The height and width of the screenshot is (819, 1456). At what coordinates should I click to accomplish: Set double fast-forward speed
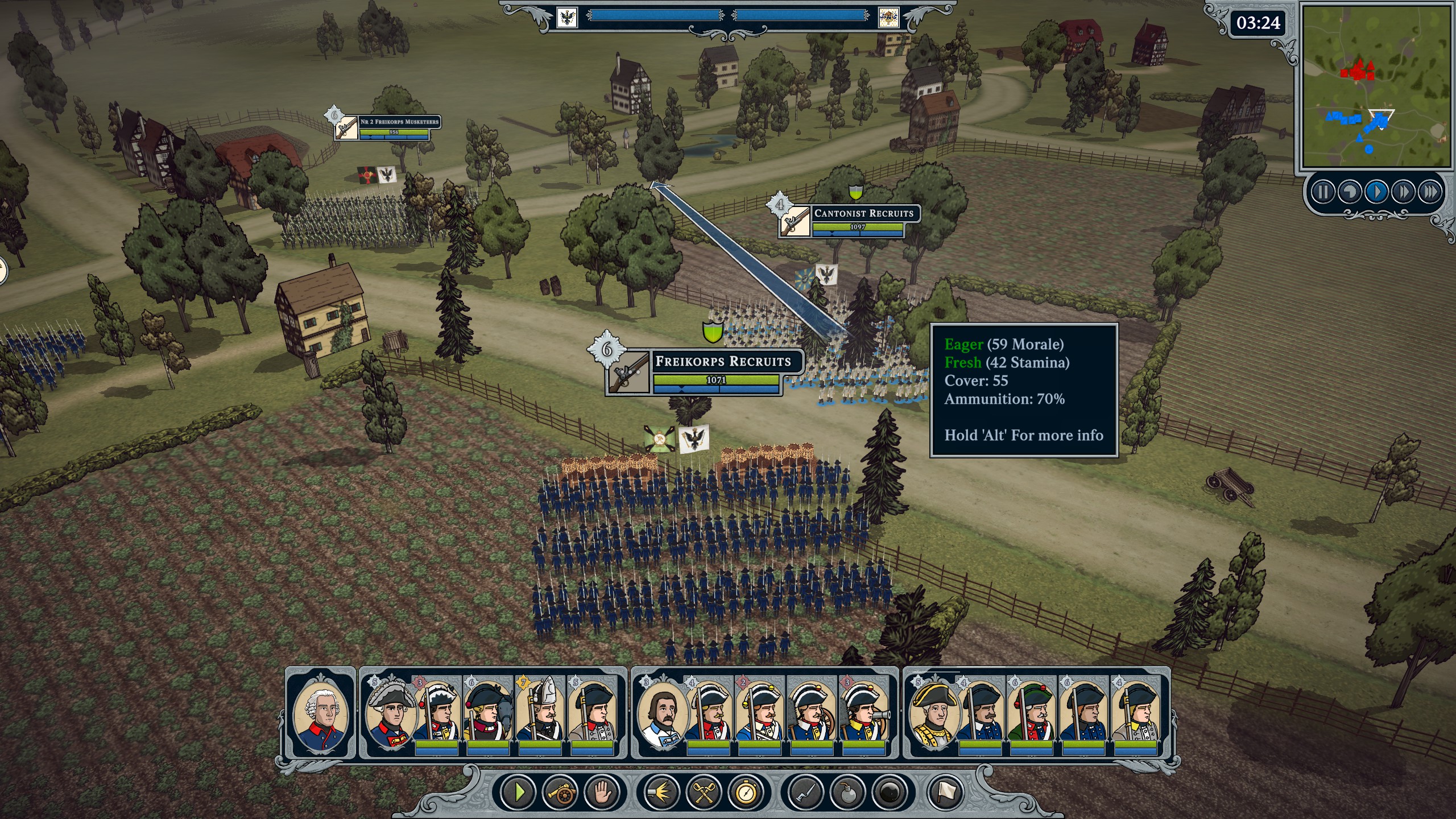1403,192
